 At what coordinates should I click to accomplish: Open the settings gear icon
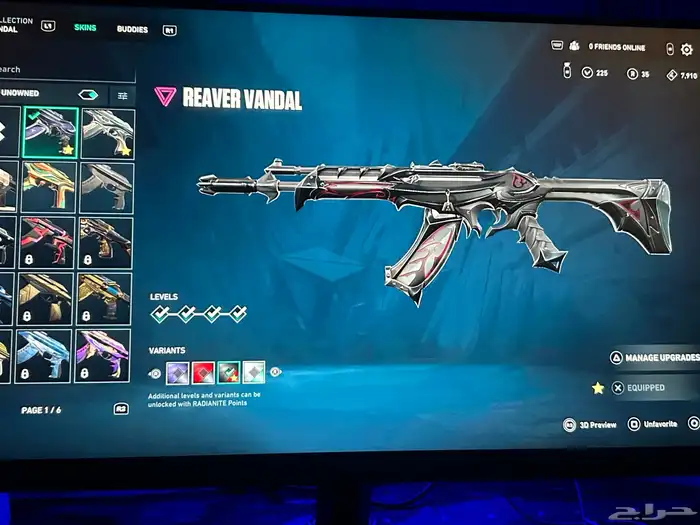coord(686,49)
